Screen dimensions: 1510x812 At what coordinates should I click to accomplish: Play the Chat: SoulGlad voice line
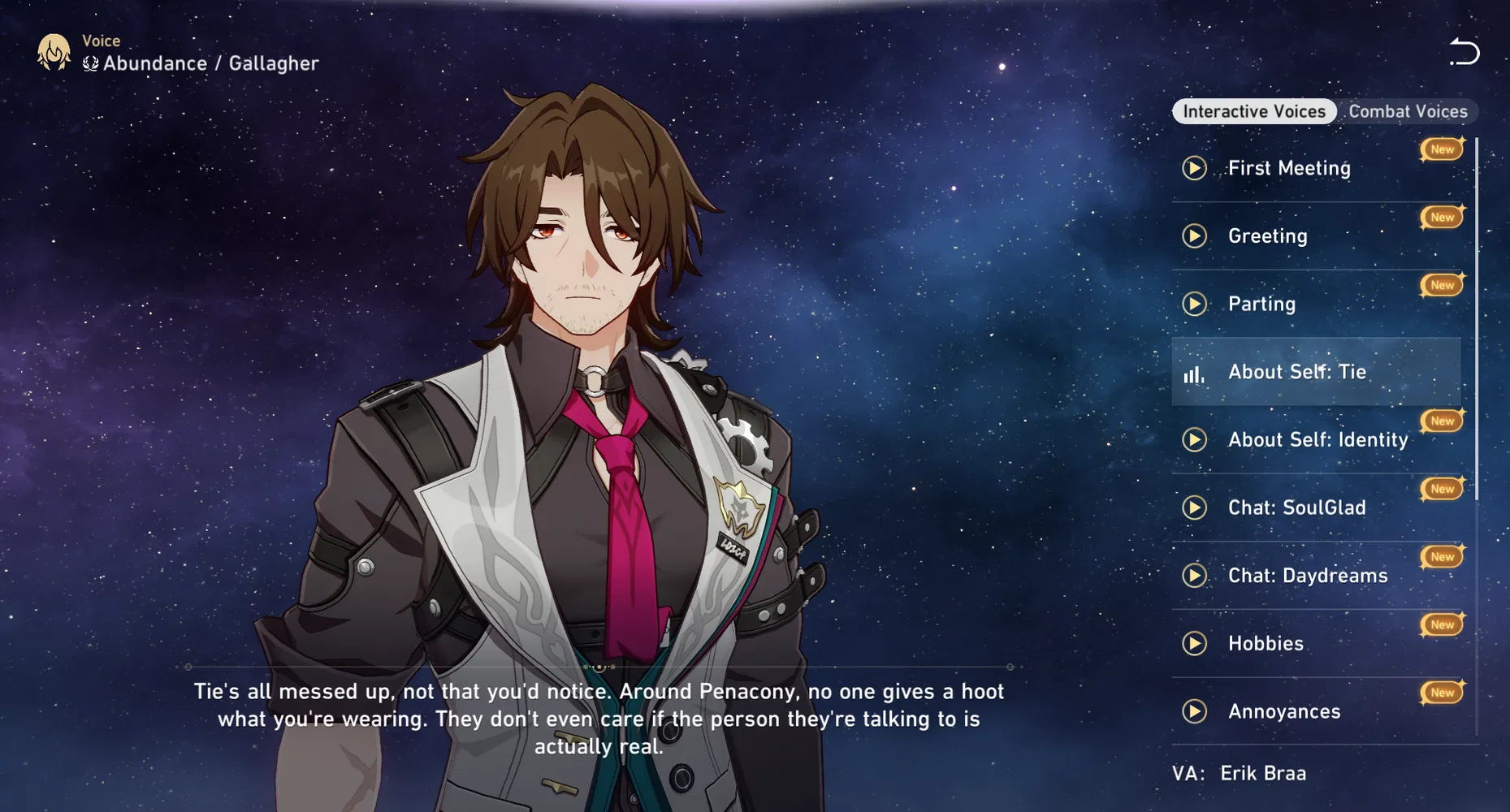(x=1194, y=508)
